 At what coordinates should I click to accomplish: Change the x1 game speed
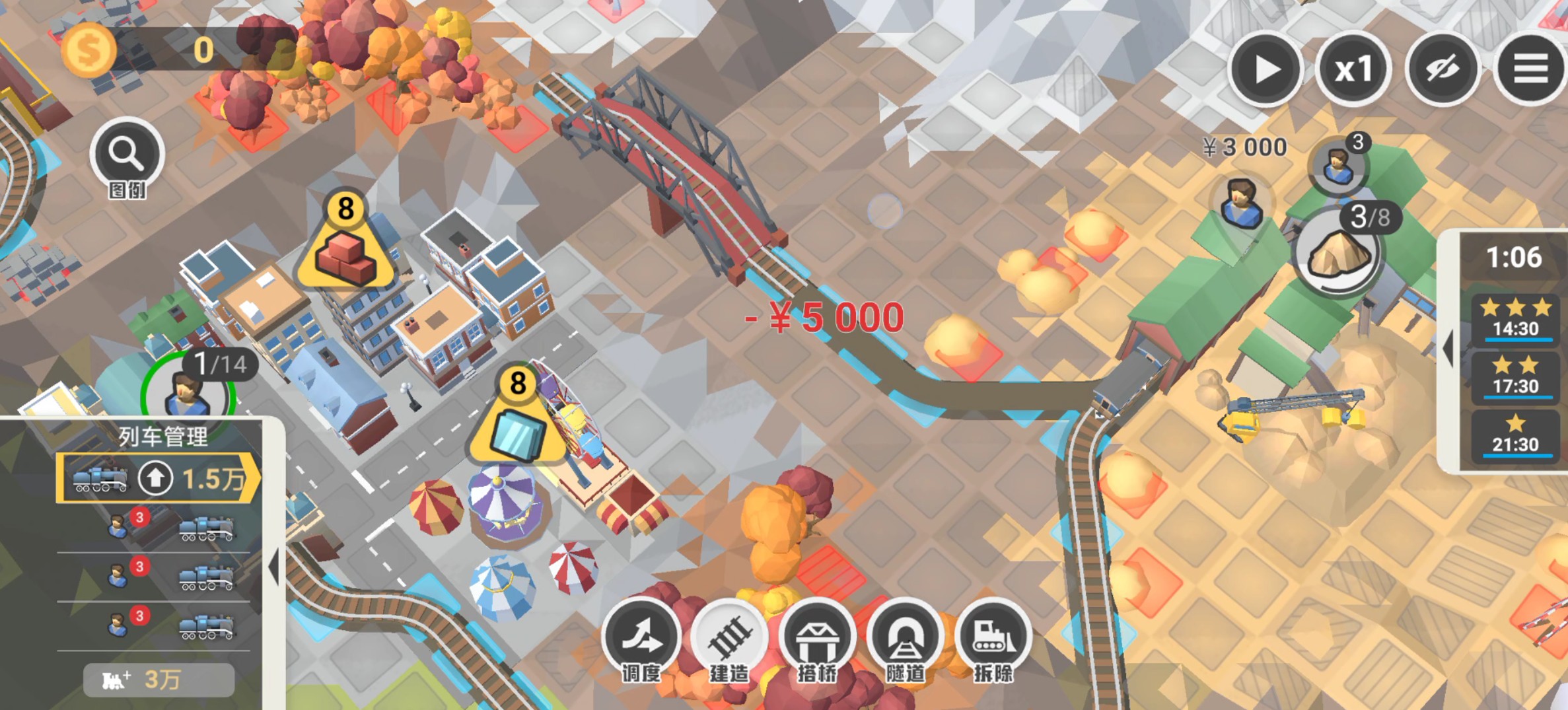point(1353,69)
